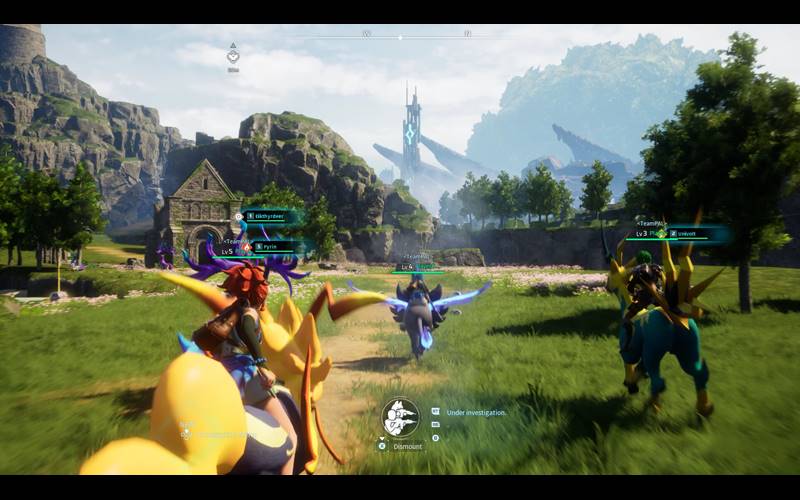Image resolution: width=800 pixels, height=500 pixels.
Task: Click the waypoint marker below the compass
Action: click(233, 56)
